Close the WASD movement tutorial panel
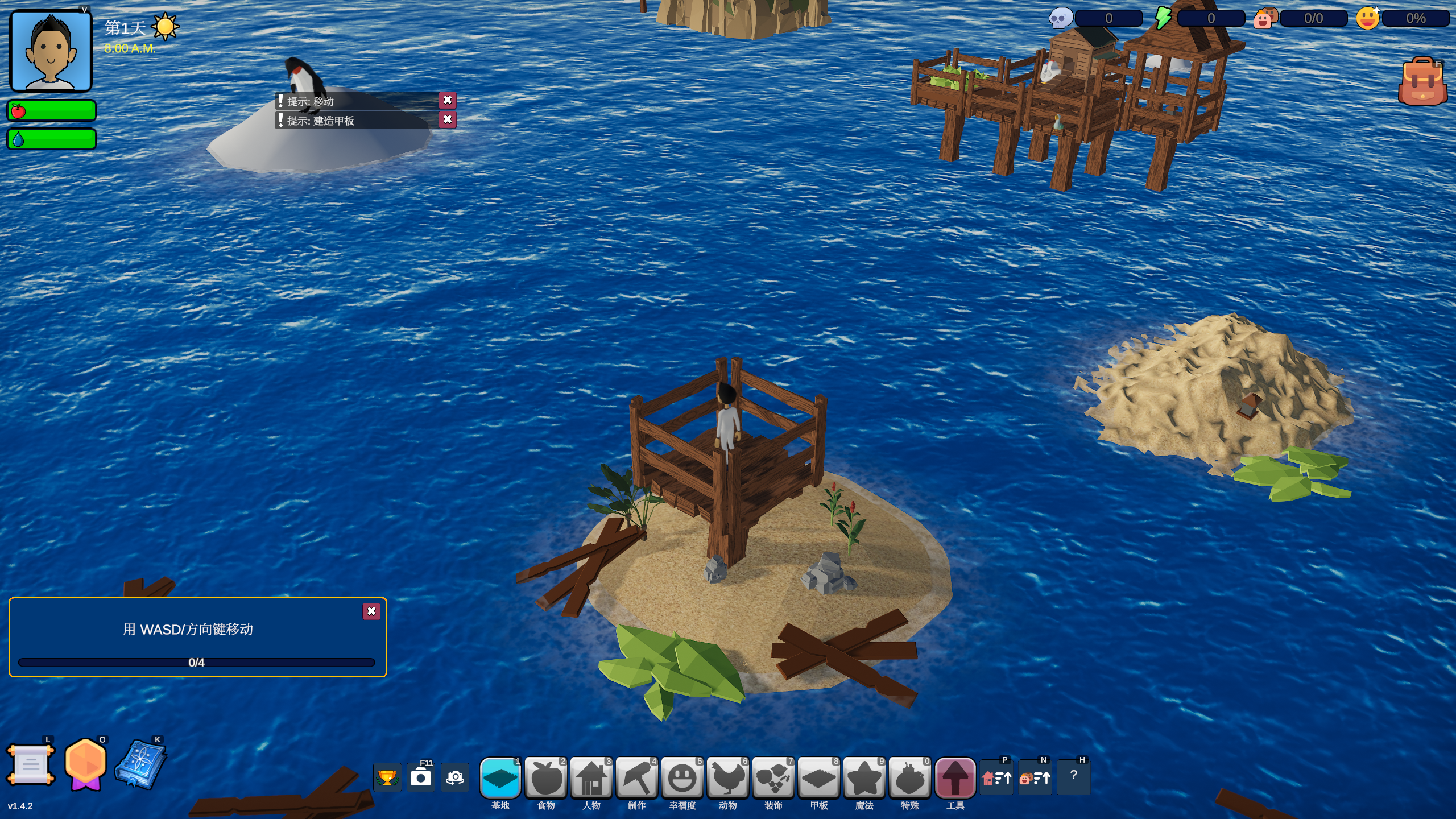Screen dimensions: 1456x819 click(371, 611)
